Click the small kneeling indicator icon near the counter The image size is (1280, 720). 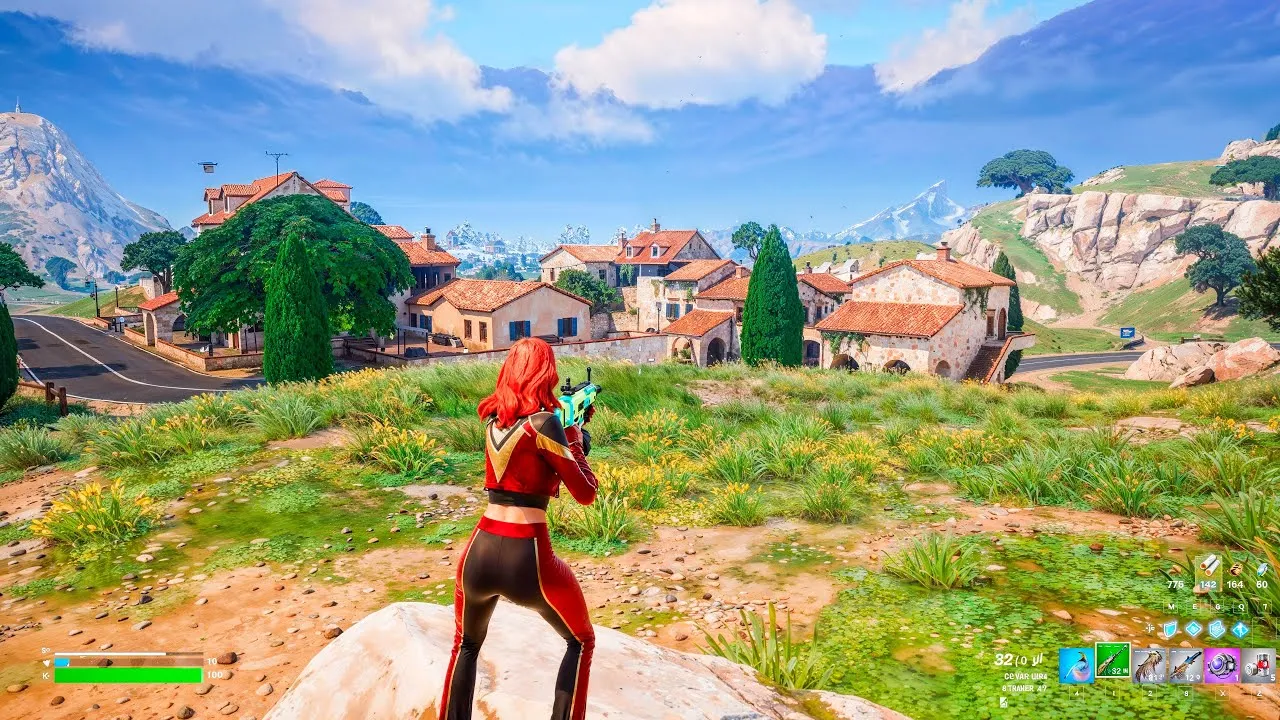[x=1003, y=703]
